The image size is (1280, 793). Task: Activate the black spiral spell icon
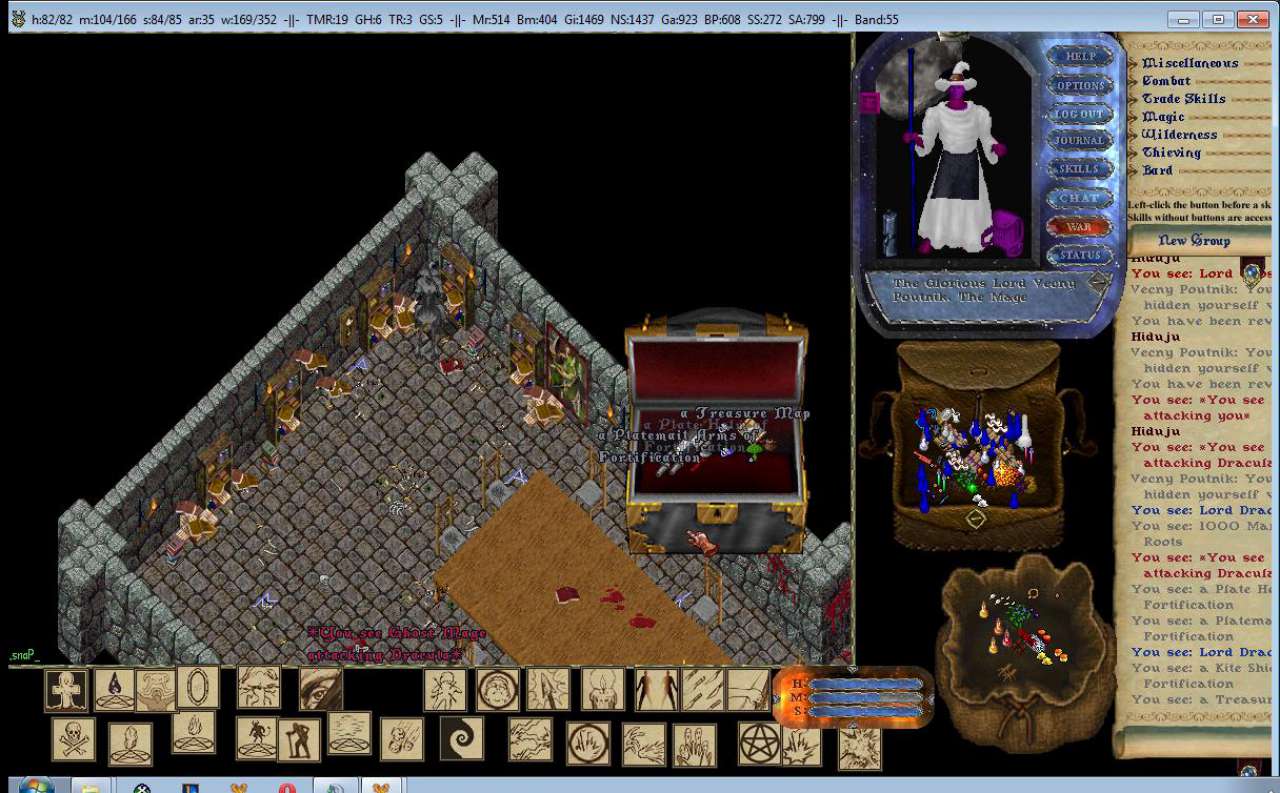pyautogui.click(x=461, y=738)
